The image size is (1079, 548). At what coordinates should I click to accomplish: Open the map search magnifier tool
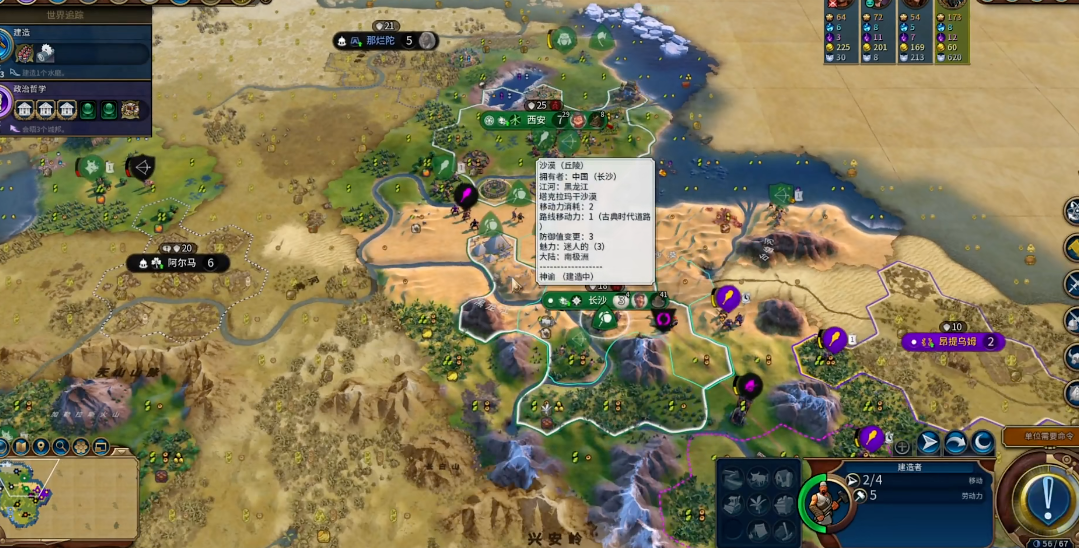click(x=61, y=446)
